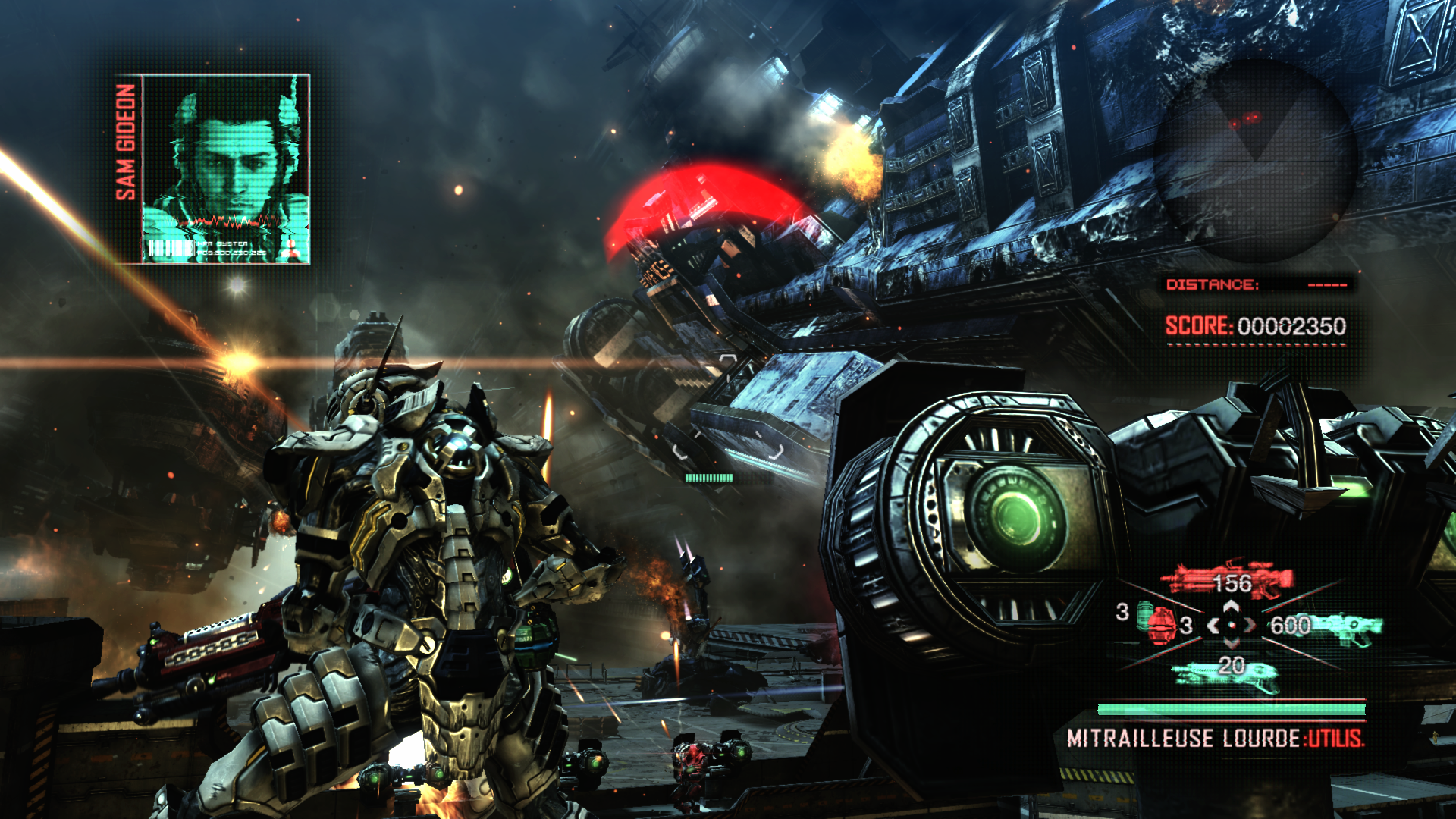Click the Sam Gideon portrait panel
This screenshot has height=819, width=1456.
[x=226, y=169]
